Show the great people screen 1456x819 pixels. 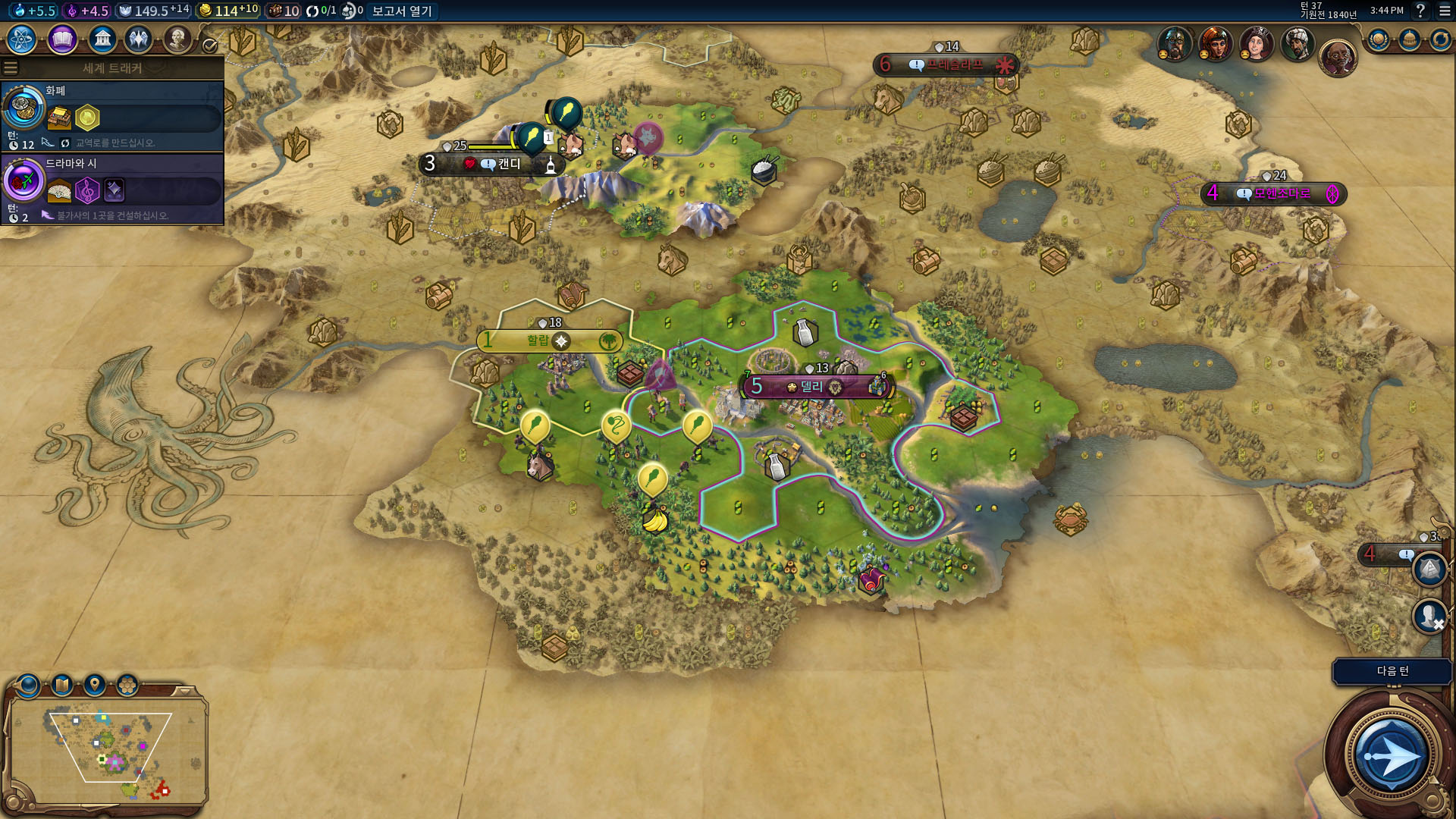point(177,39)
